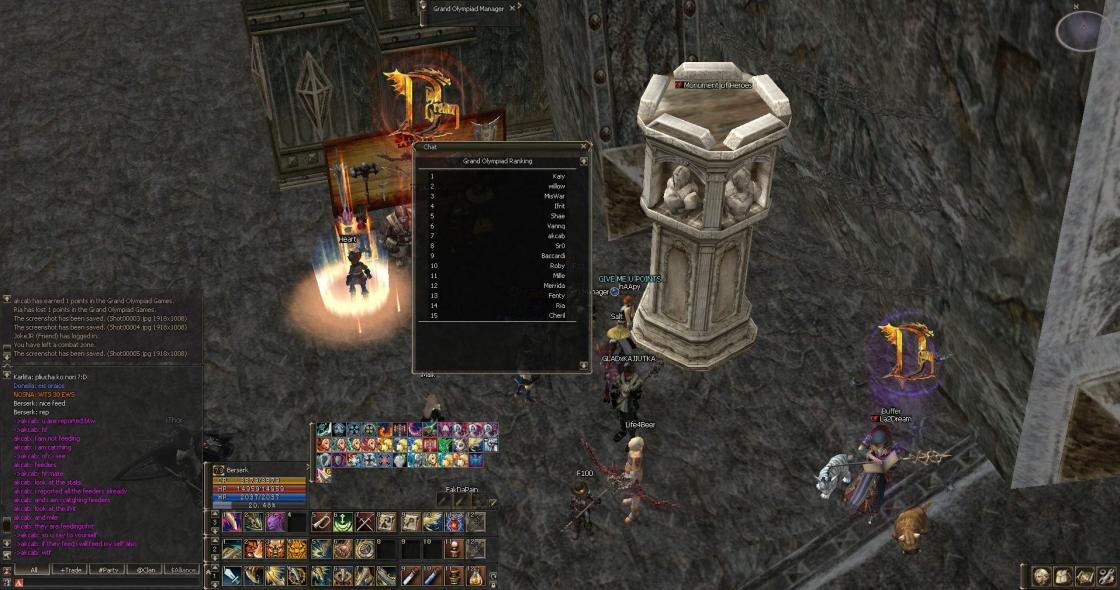The height and width of the screenshot is (590, 1120).
Task: Click the circular radar minimap
Action: (x=1084, y=31)
